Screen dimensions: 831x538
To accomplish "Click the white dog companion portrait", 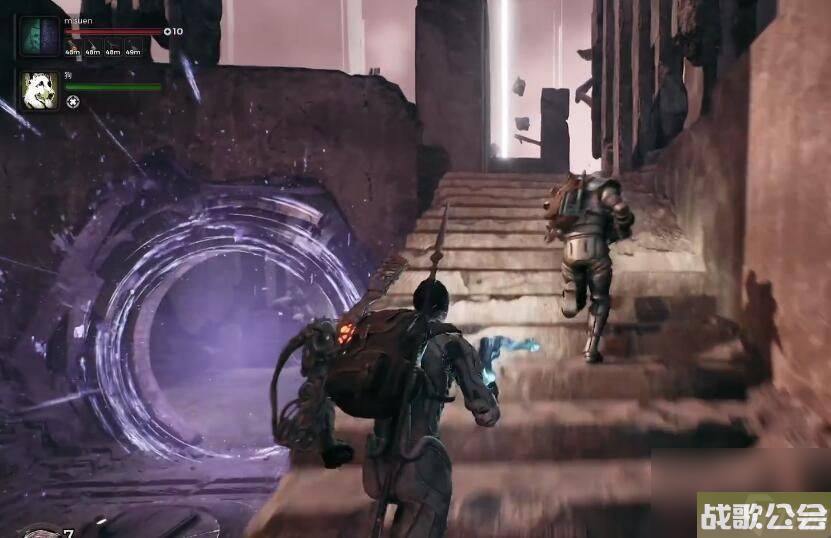I will point(40,91).
